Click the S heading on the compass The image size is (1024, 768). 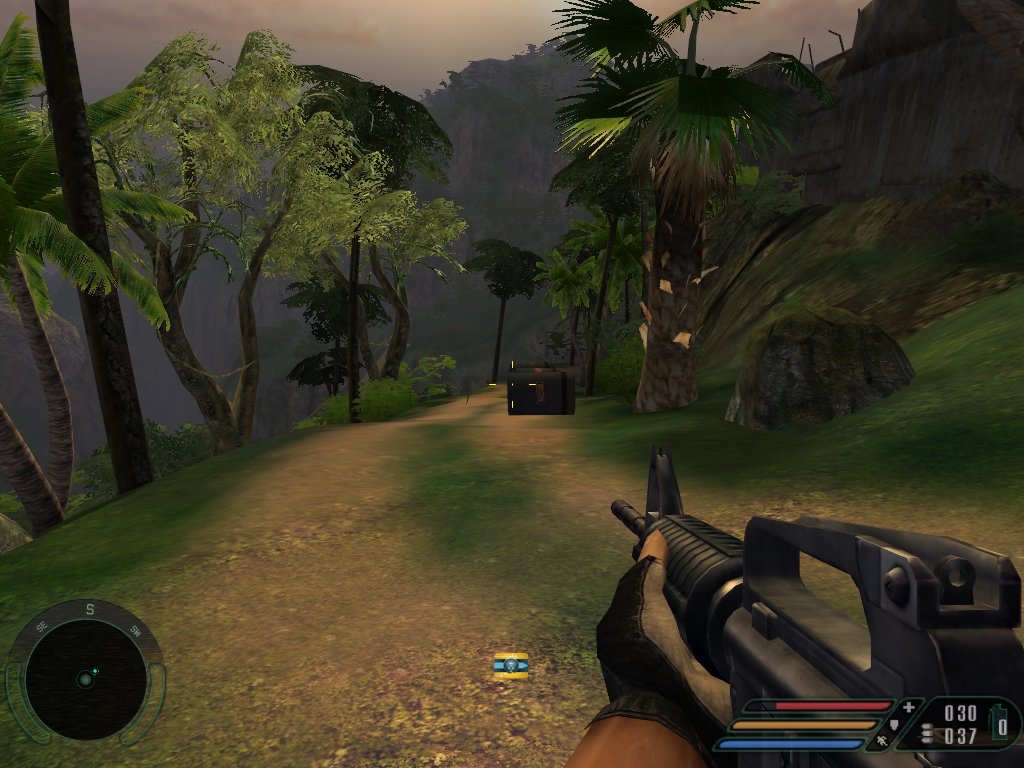89,609
